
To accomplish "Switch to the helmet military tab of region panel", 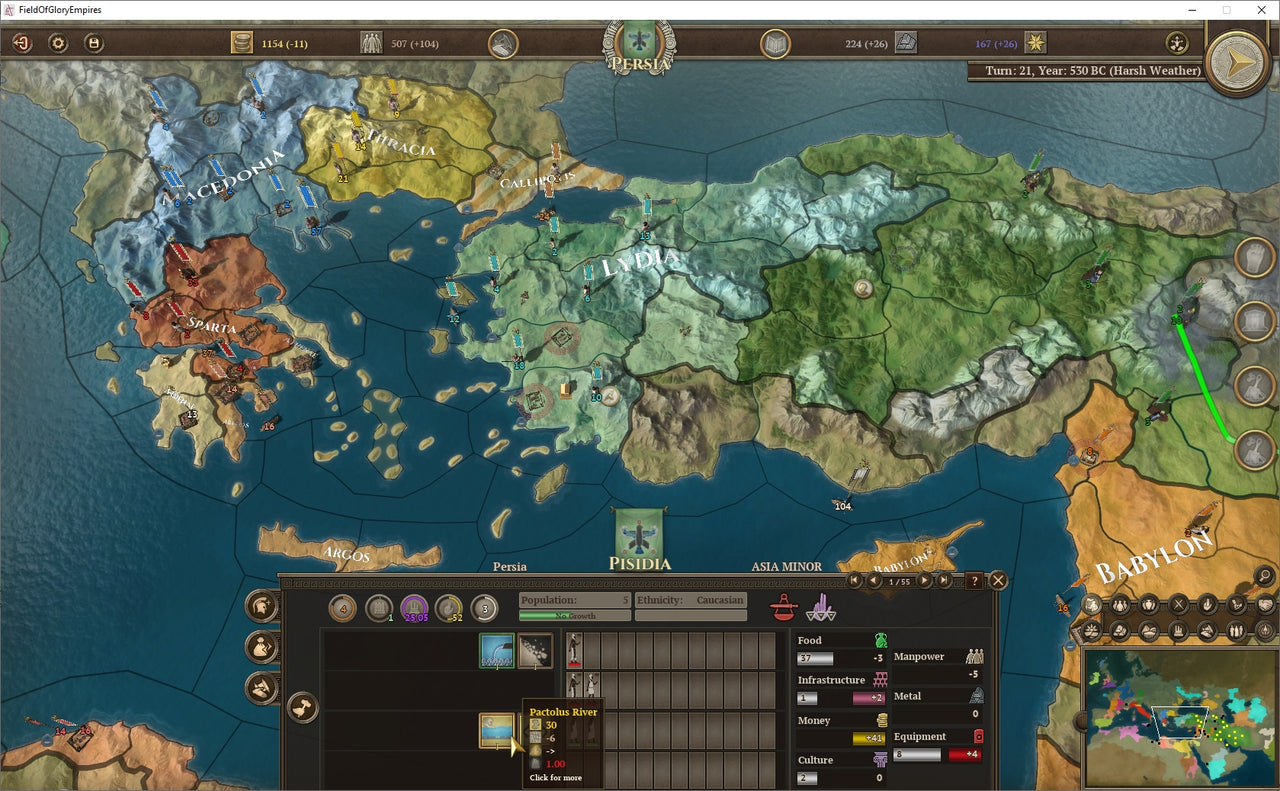I will pyautogui.click(x=262, y=605).
